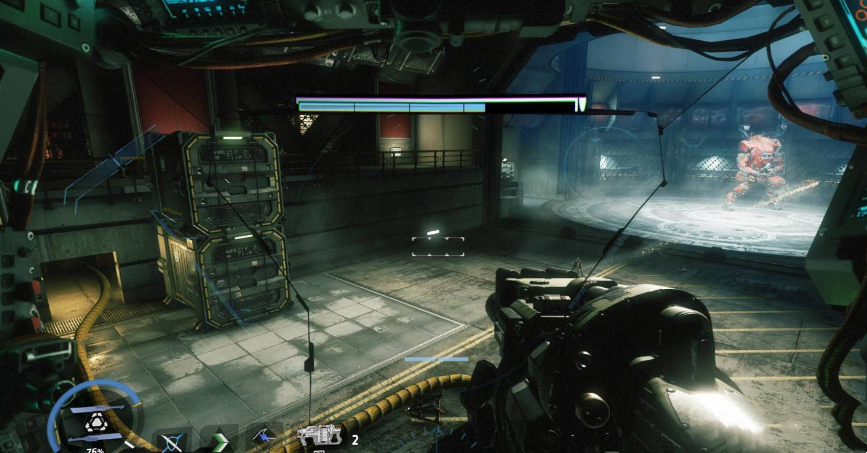Activate the crossed-blade defensive ability icon
This screenshot has width=867, height=453.
pos(172,438)
